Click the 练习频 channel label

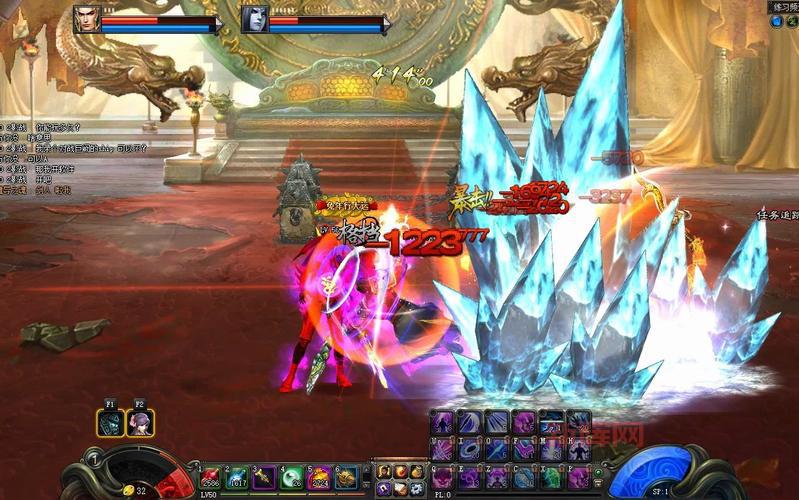pos(782,7)
